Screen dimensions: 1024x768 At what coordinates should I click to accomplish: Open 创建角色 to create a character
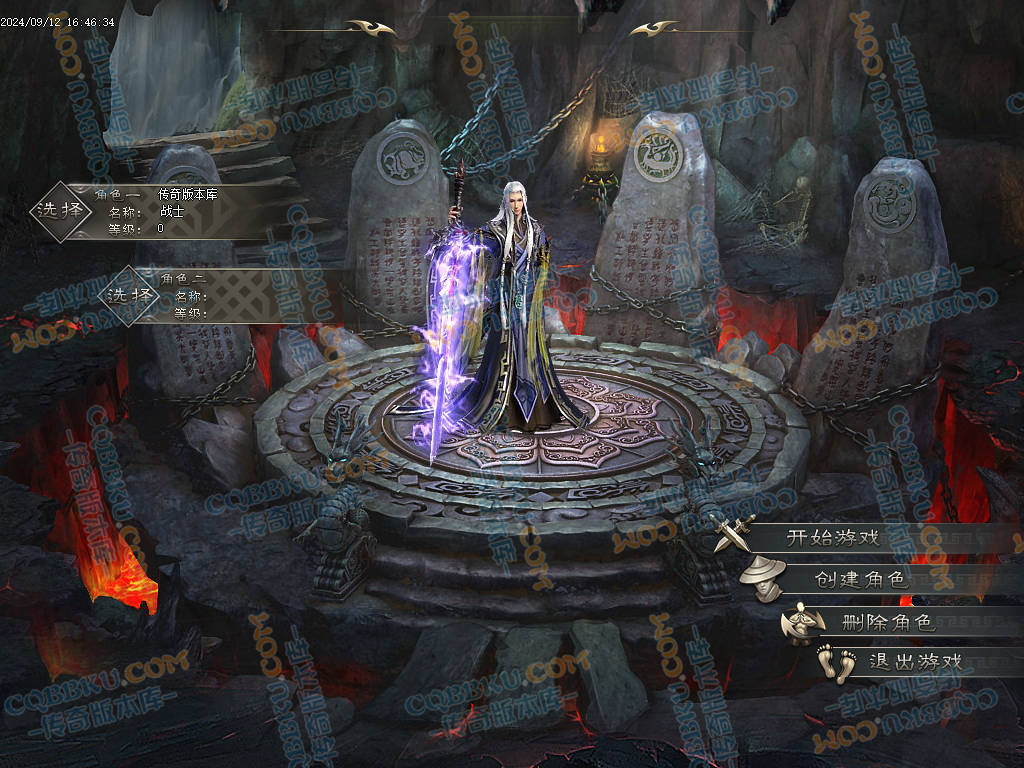(858, 579)
